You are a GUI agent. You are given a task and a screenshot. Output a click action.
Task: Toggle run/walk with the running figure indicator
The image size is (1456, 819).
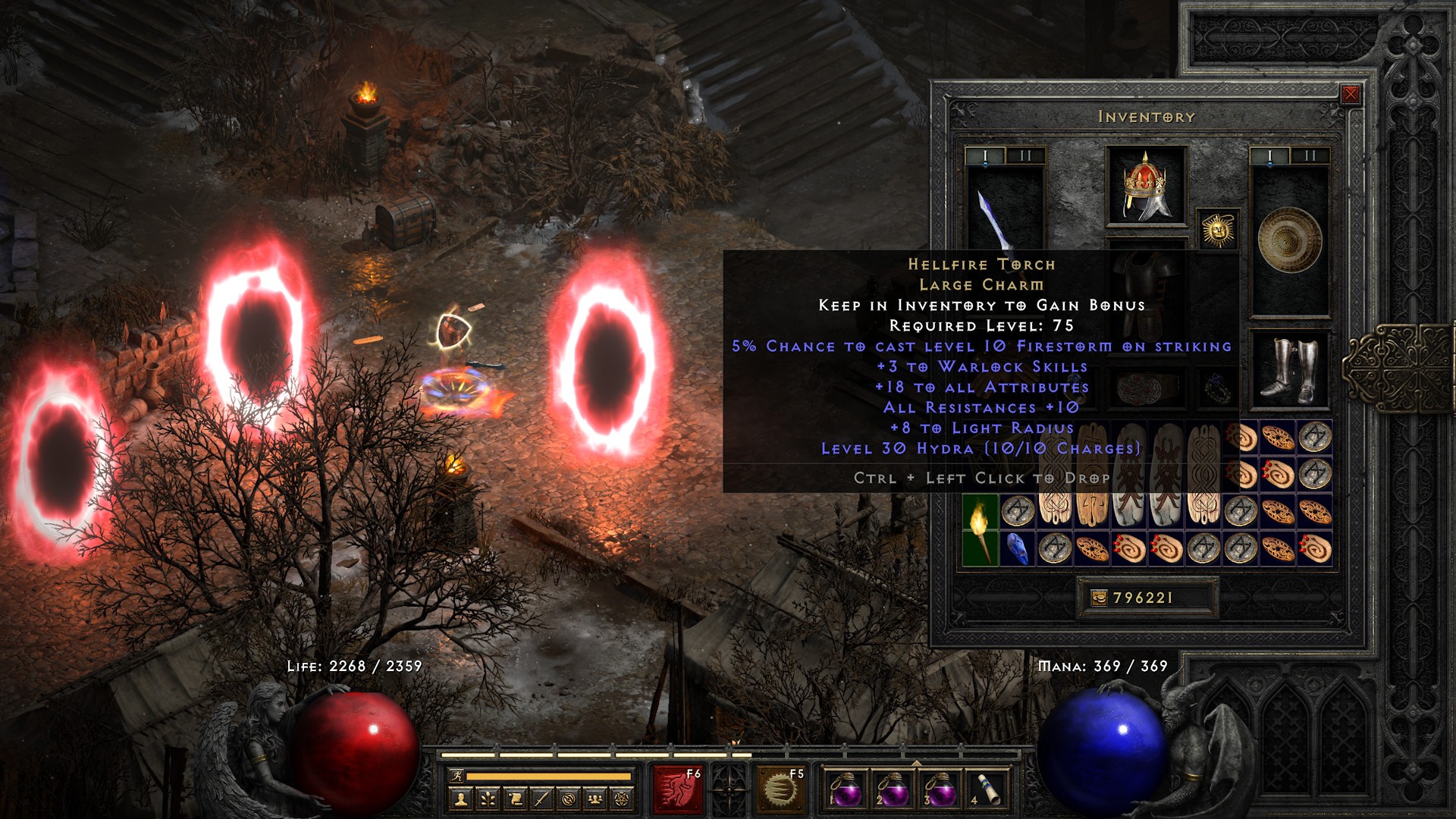pos(458,776)
